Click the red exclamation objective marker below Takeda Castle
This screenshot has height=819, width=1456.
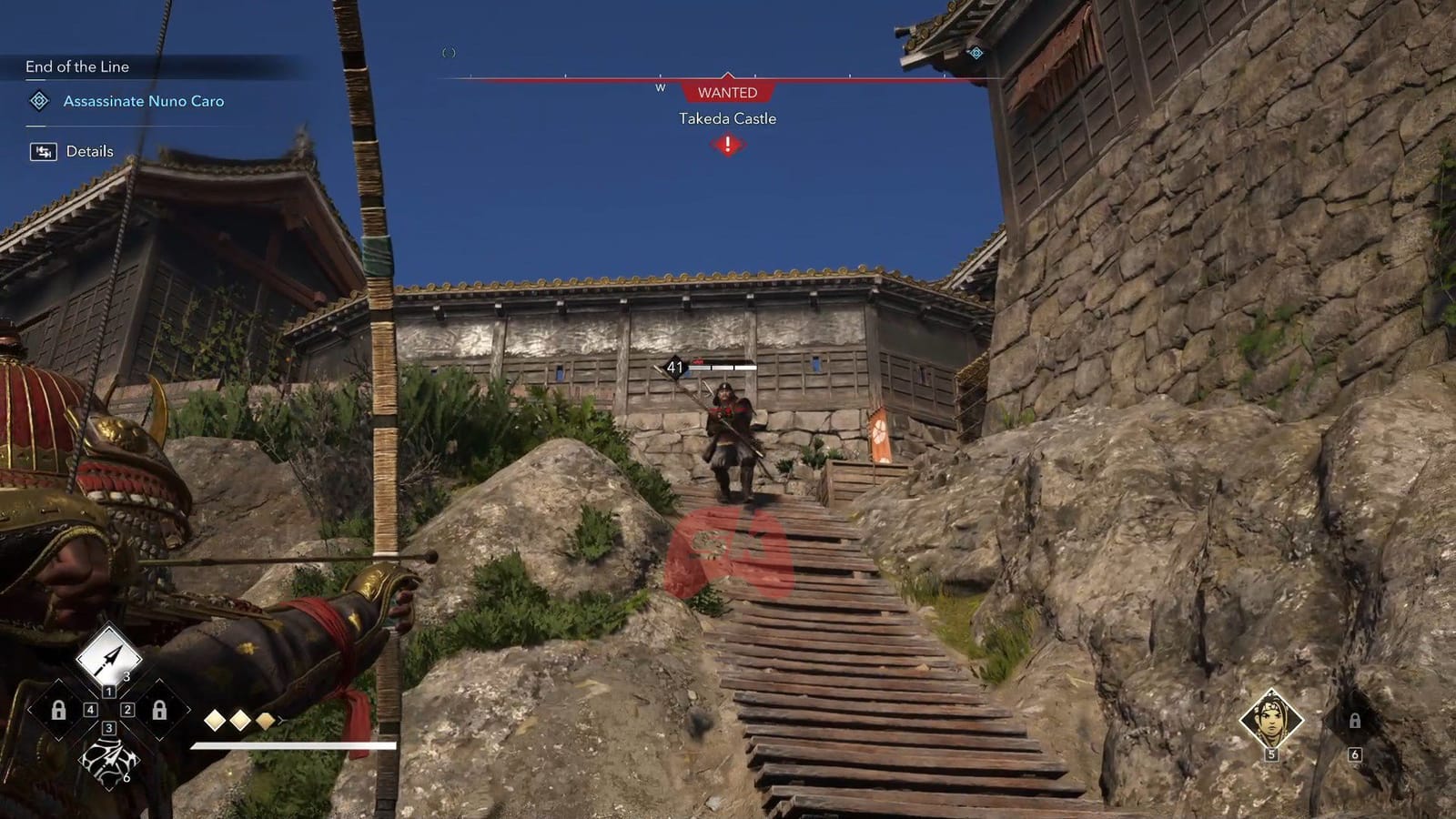[x=726, y=142]
